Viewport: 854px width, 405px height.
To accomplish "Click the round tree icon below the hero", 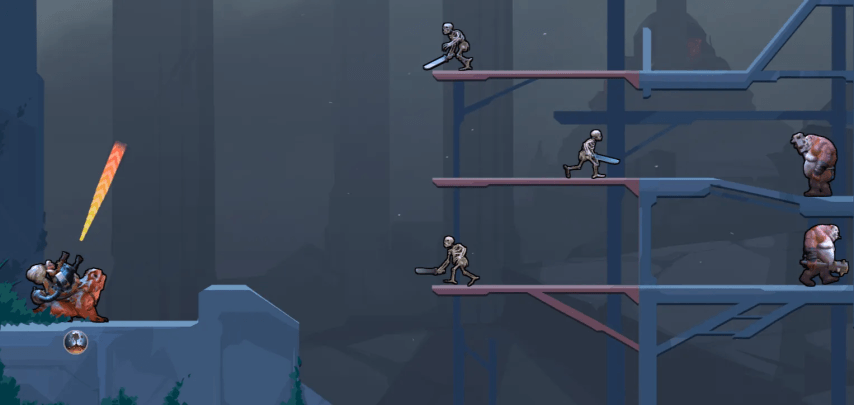I will (x=76, y=343).
